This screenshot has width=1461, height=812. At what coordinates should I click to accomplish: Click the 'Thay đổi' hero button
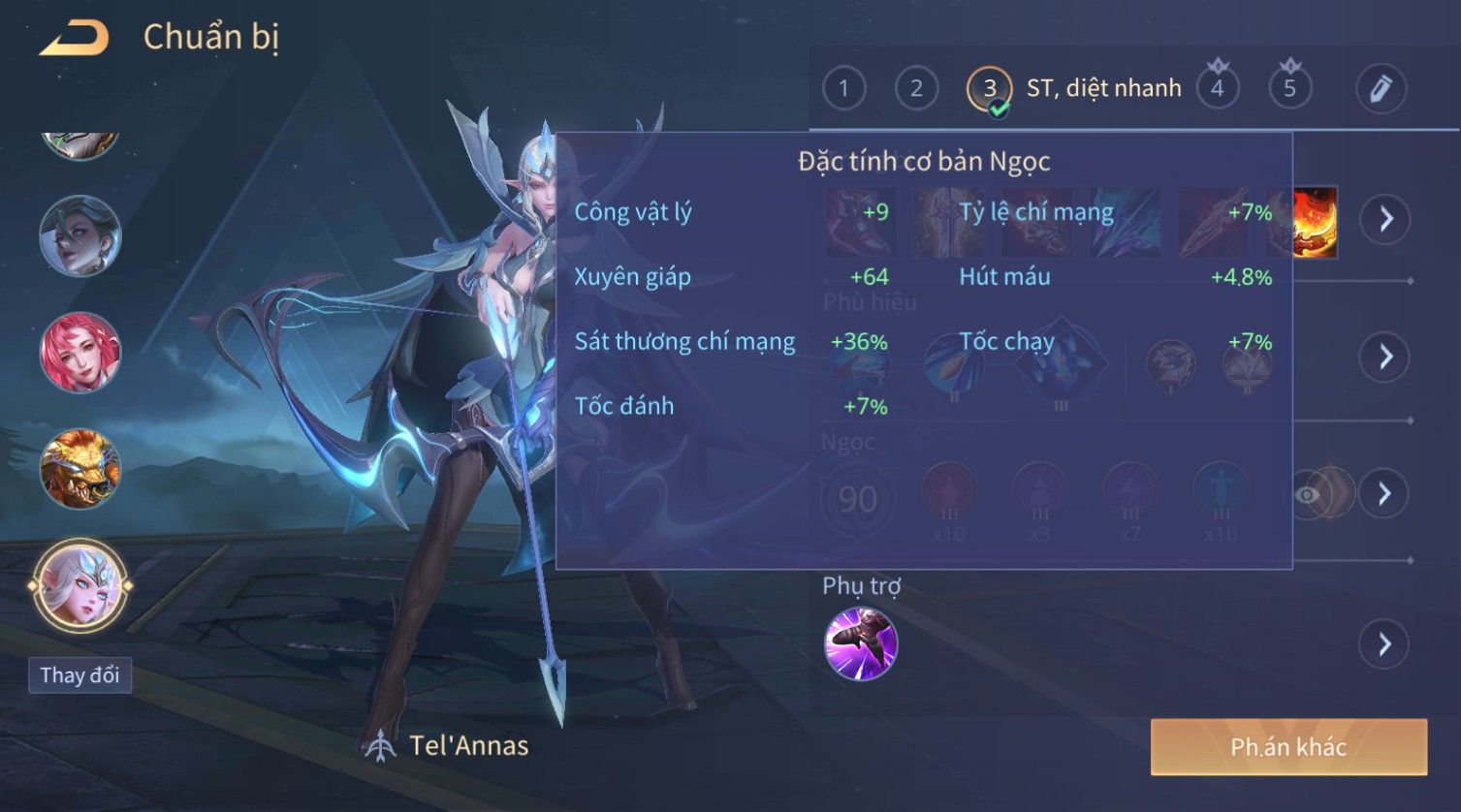(x=79, y=675)
